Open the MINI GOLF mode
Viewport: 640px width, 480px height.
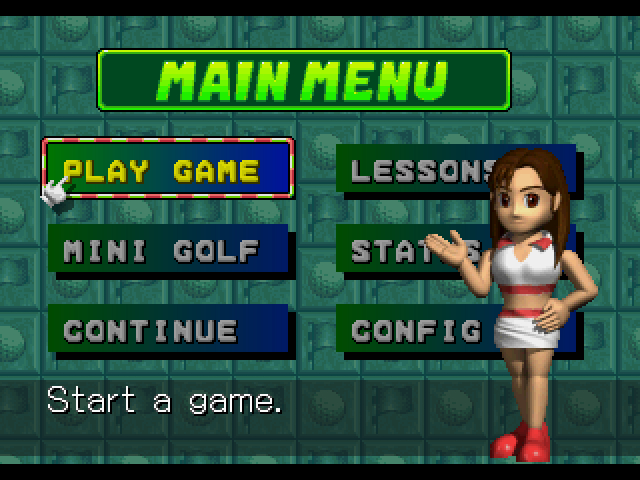pos(165,250)
